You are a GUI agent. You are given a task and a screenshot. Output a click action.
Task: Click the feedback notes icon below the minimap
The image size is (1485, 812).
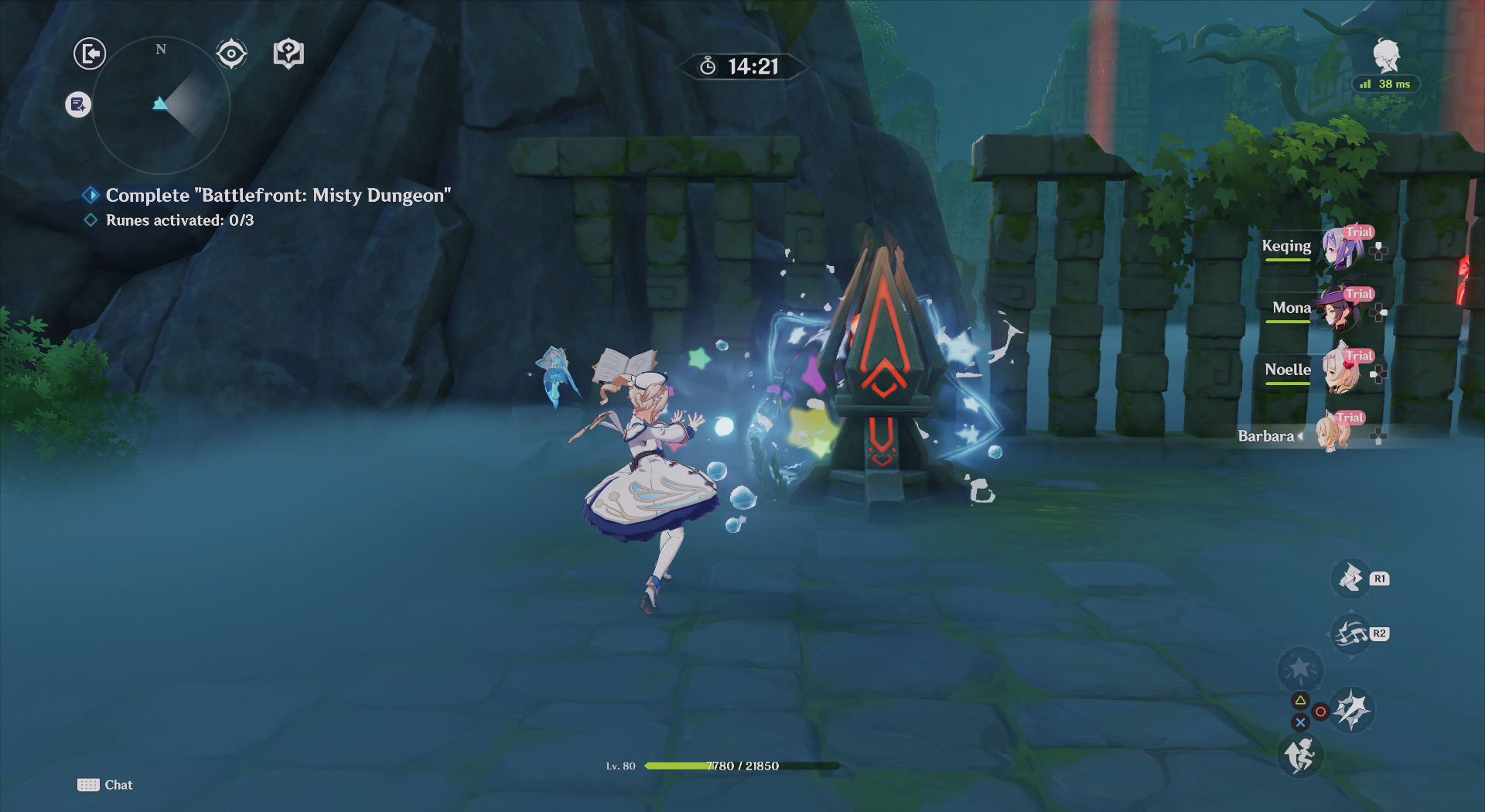(77, 104)
